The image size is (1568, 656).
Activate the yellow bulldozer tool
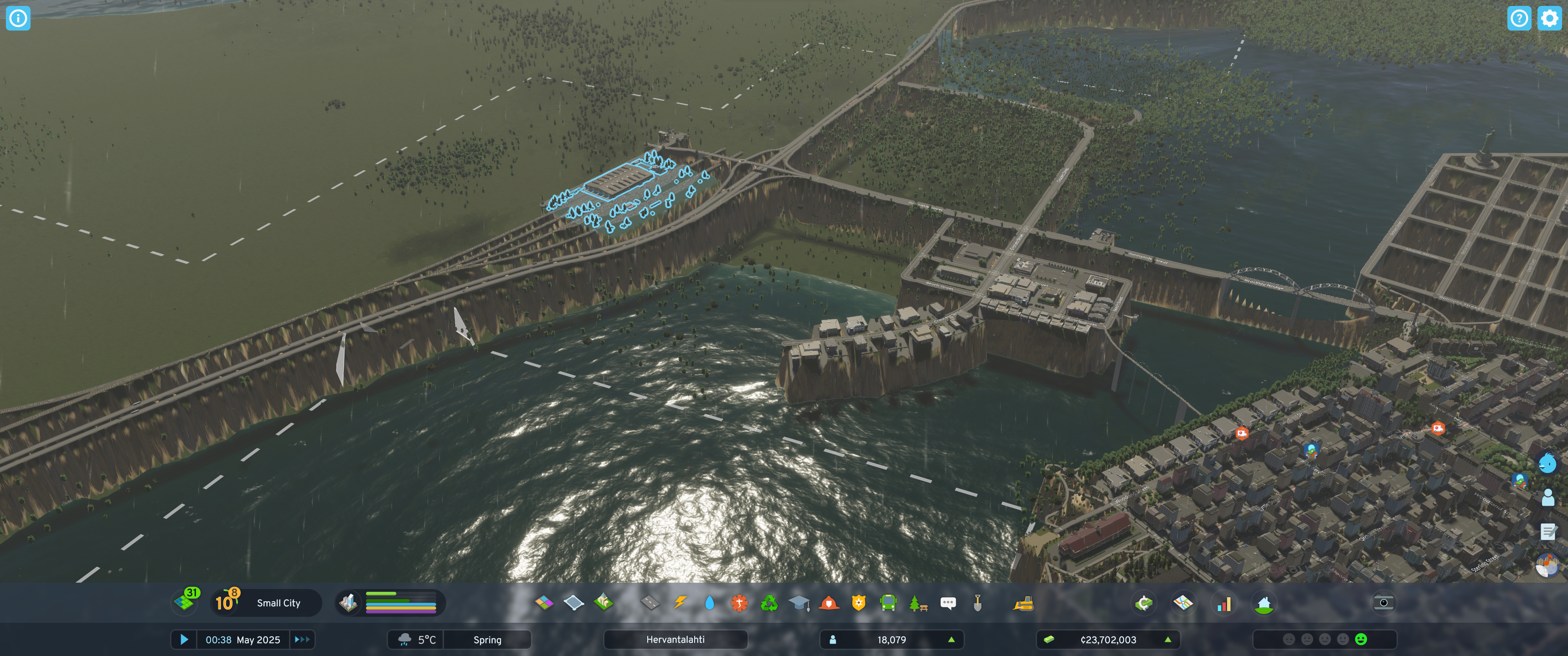[1023, 603]
